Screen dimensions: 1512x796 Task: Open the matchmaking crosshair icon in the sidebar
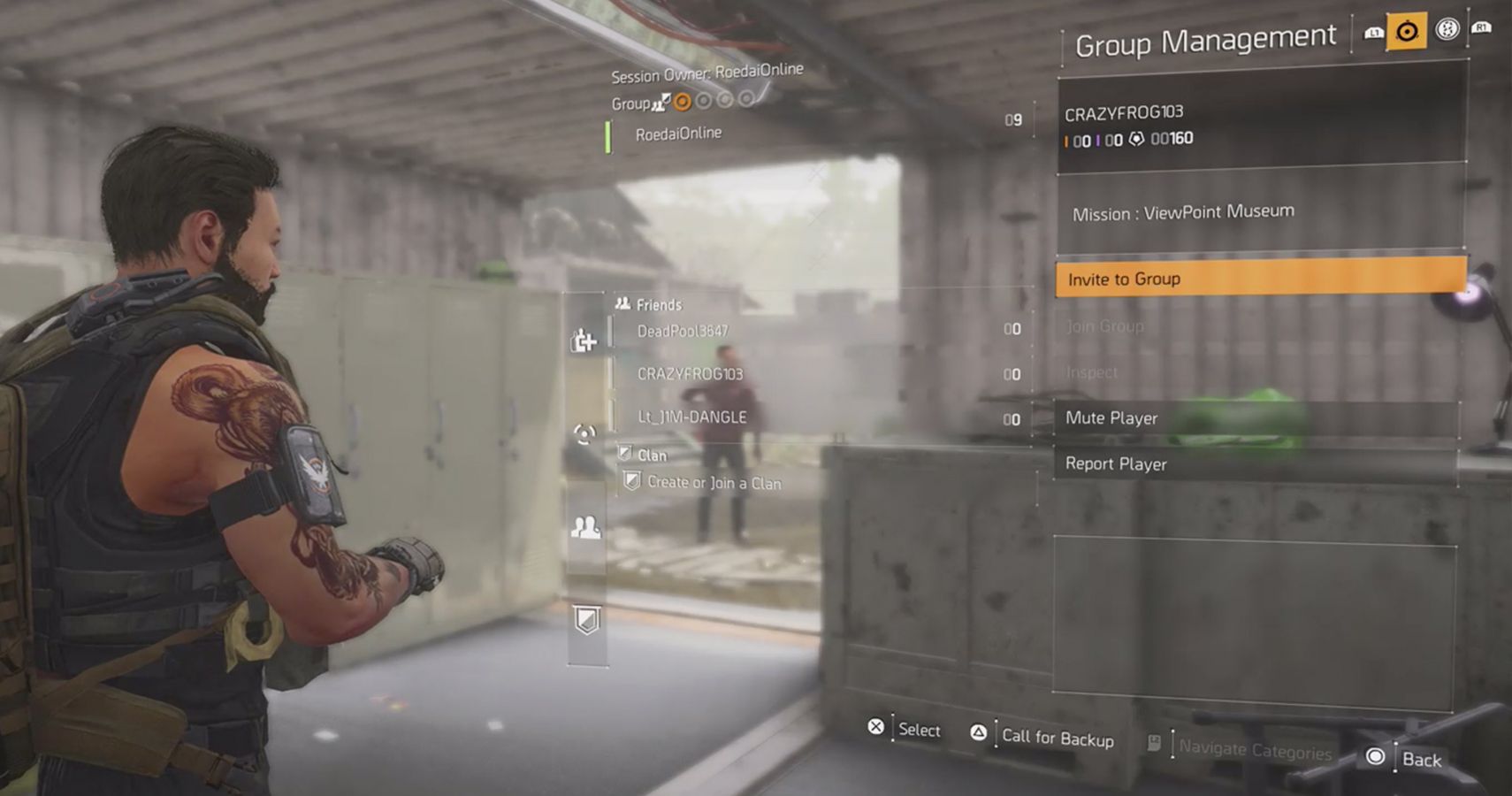(585, 432)
